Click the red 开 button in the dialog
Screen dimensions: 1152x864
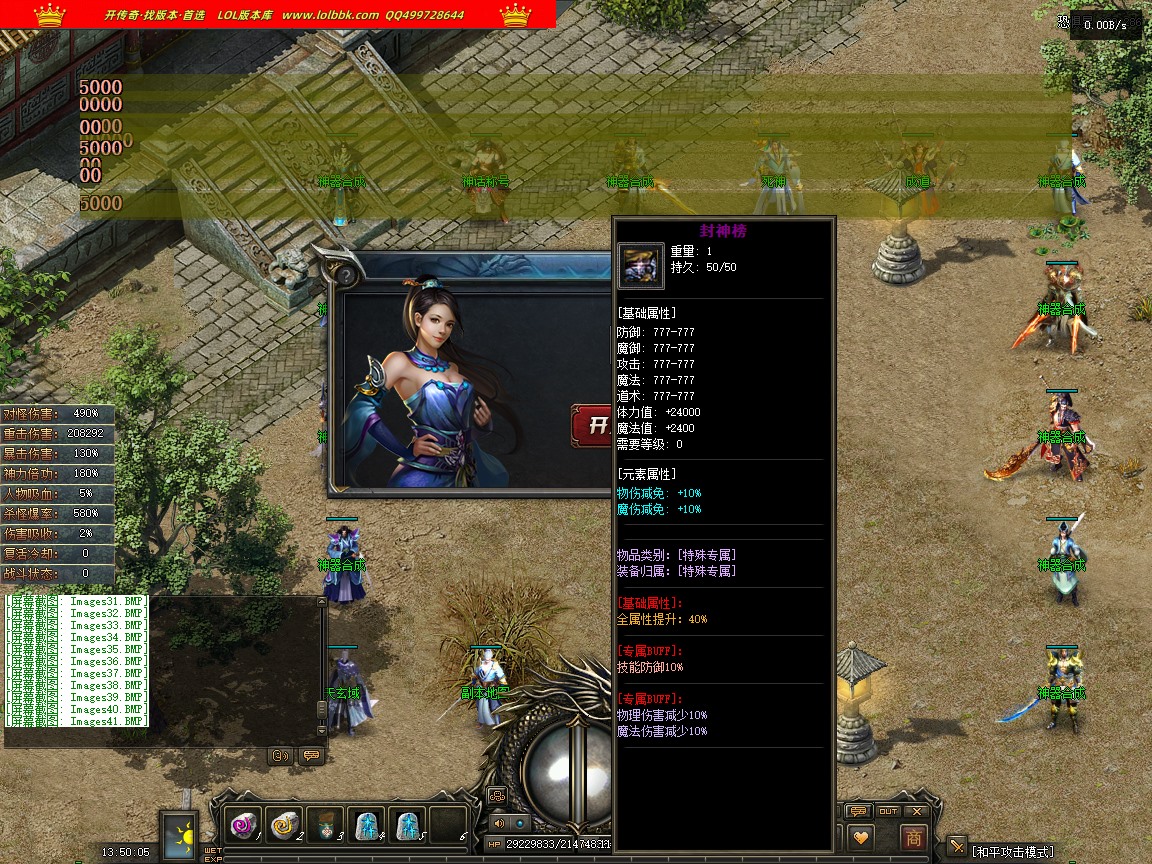coord(593,426)
